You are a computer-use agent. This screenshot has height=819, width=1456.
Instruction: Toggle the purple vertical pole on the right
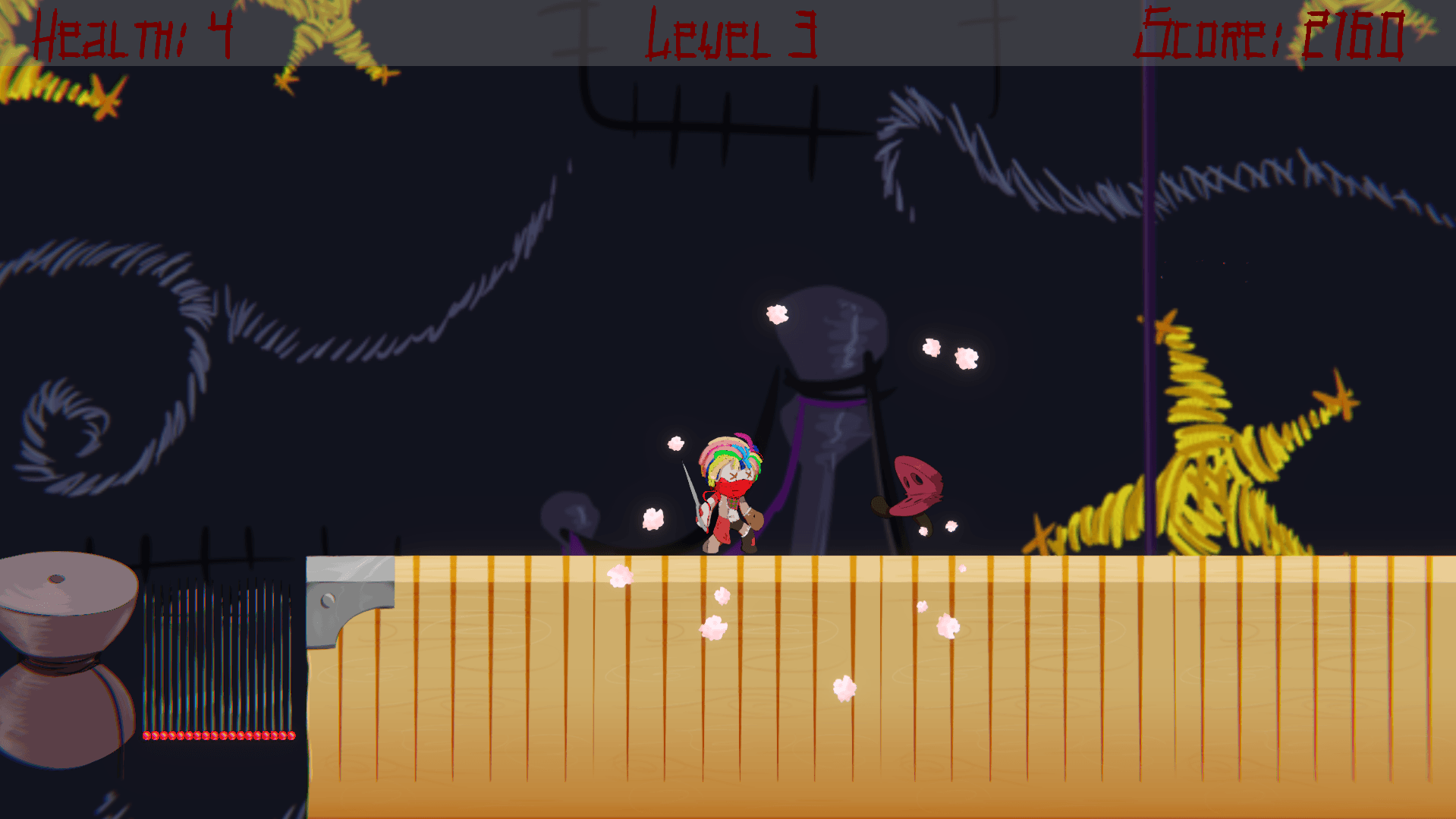click(1148, 304)
